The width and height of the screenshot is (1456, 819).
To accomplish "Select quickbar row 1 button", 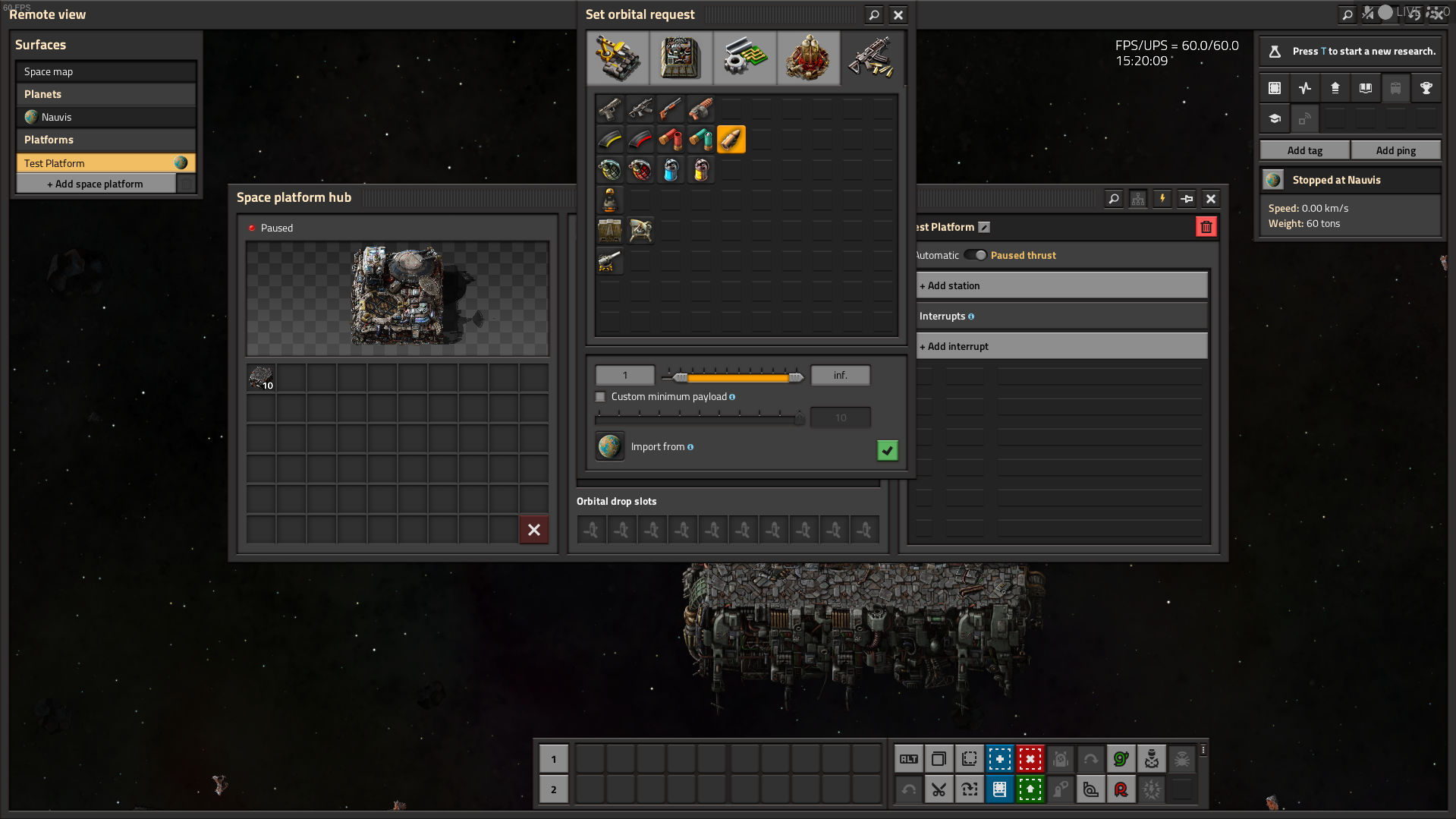I will [554, 759].
